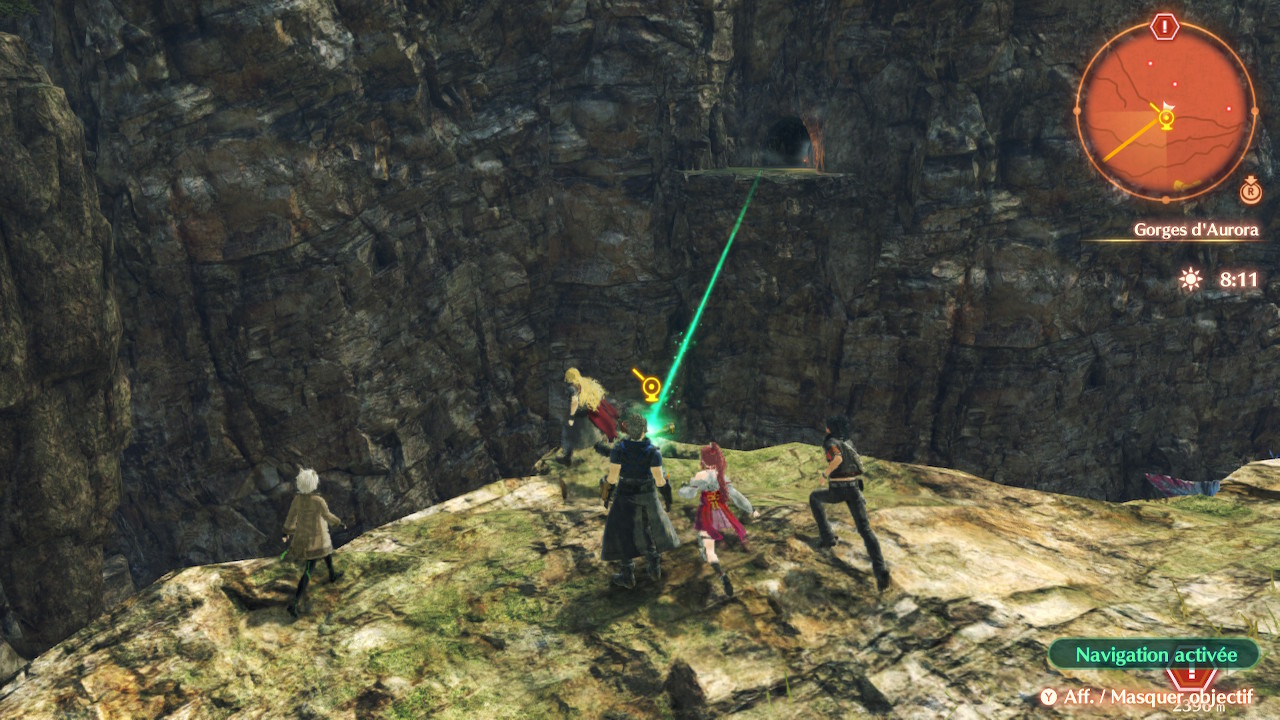Click the Navigation activée banner

click(x=1155, y=655)
